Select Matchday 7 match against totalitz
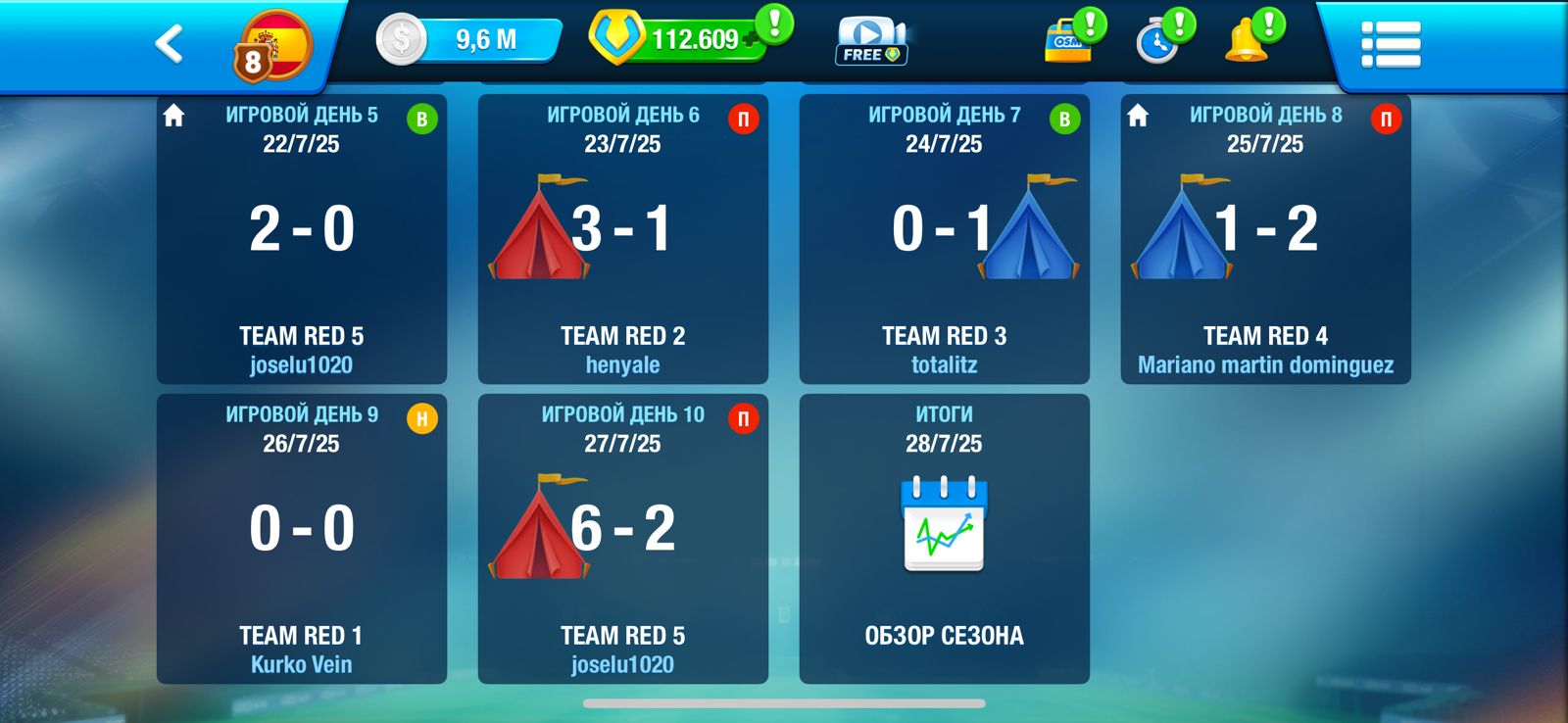Screen dimensions: 1568x723 pos(945,239)
